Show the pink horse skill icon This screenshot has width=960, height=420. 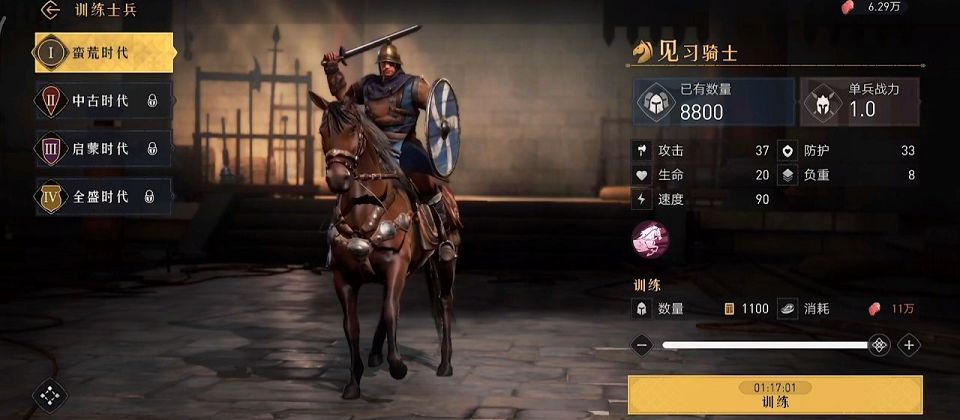pos(650,238)
